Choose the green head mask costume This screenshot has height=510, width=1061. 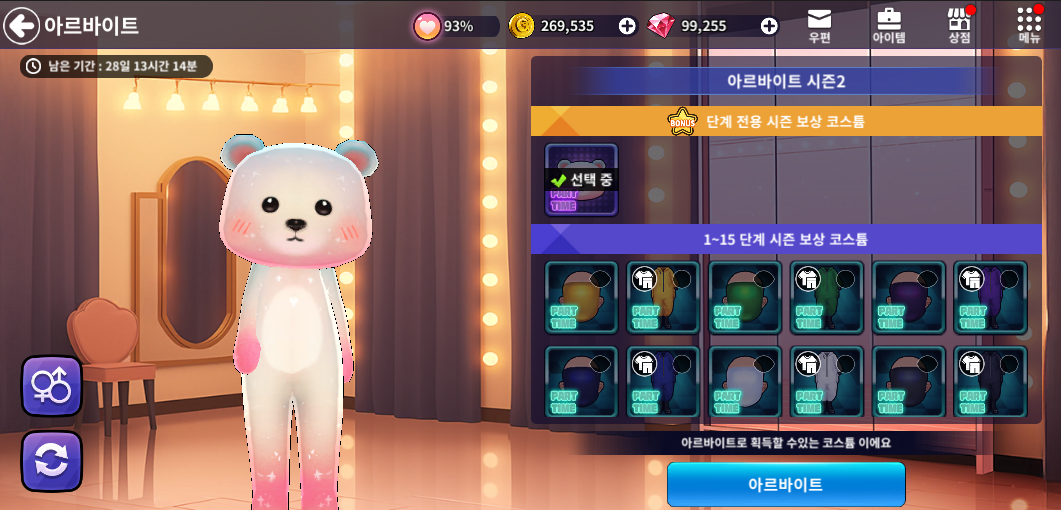pos(745,297)
